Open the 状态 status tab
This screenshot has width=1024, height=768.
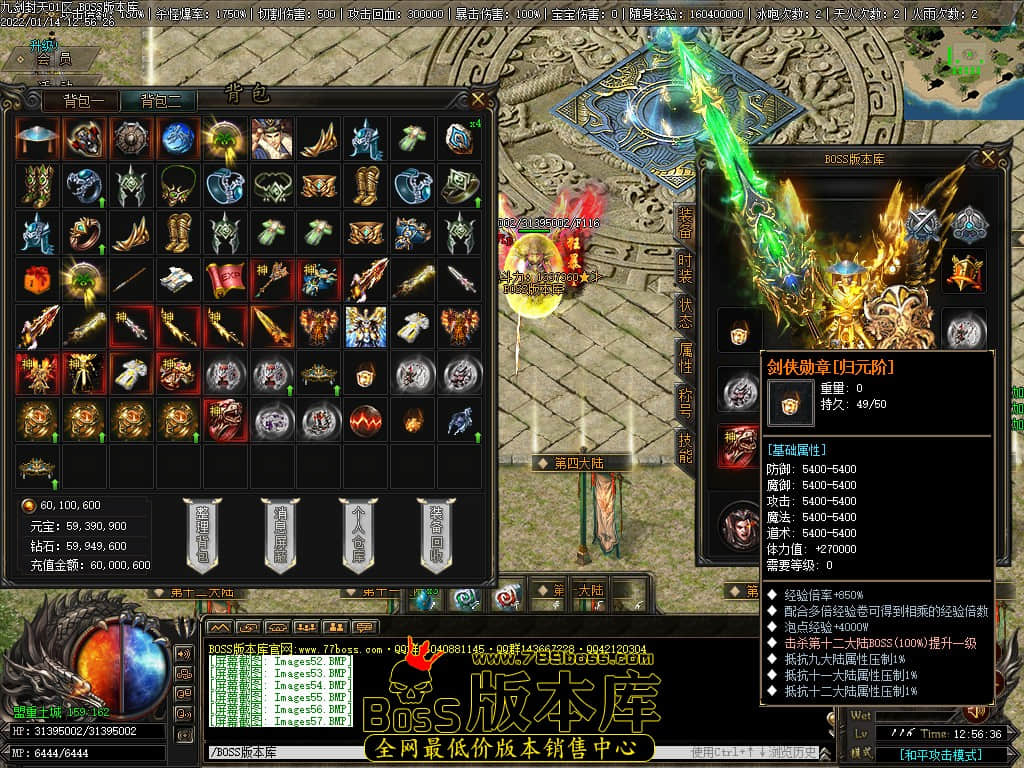pos(685,313)
